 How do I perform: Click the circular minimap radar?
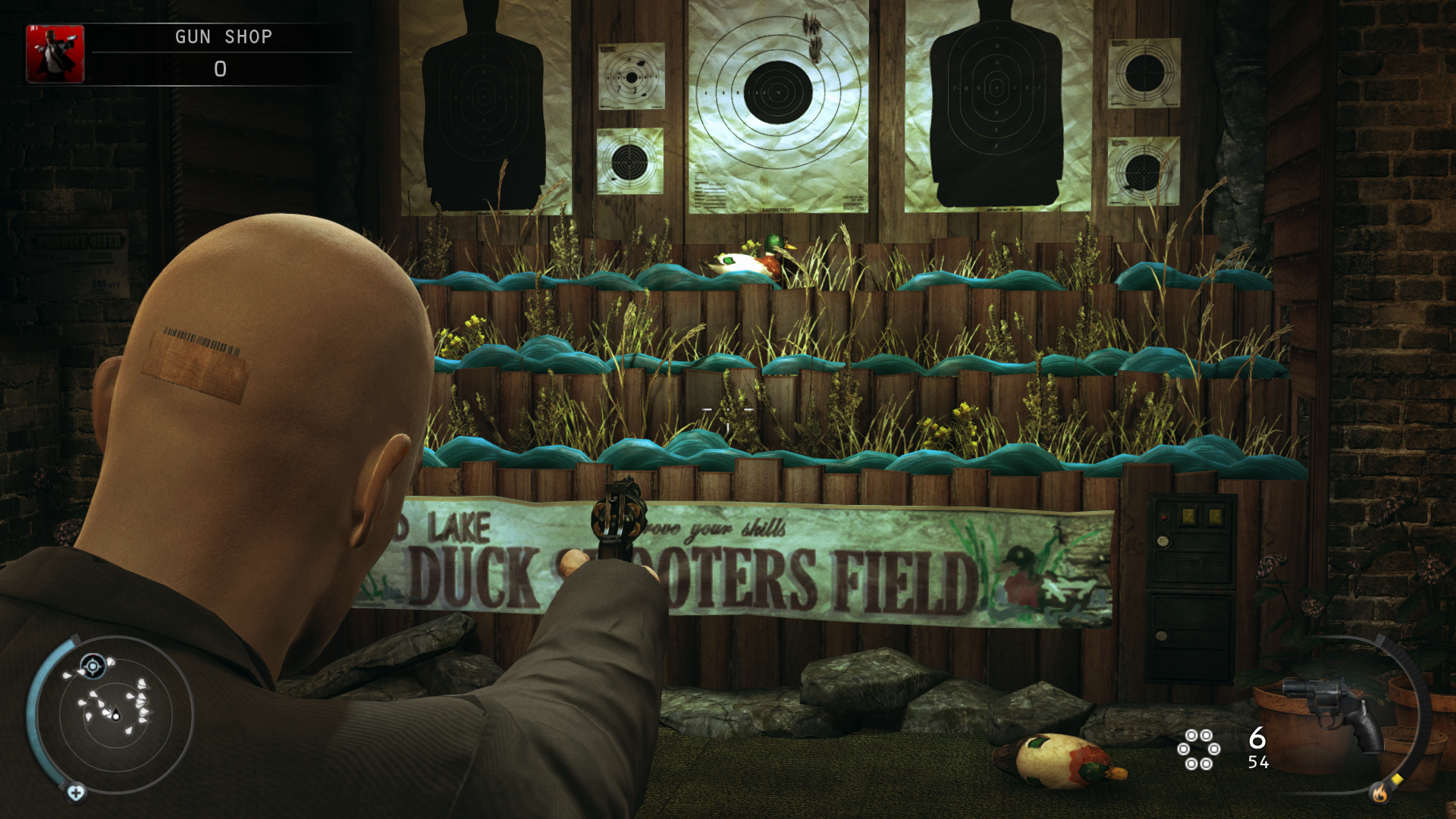click(115, 714)
